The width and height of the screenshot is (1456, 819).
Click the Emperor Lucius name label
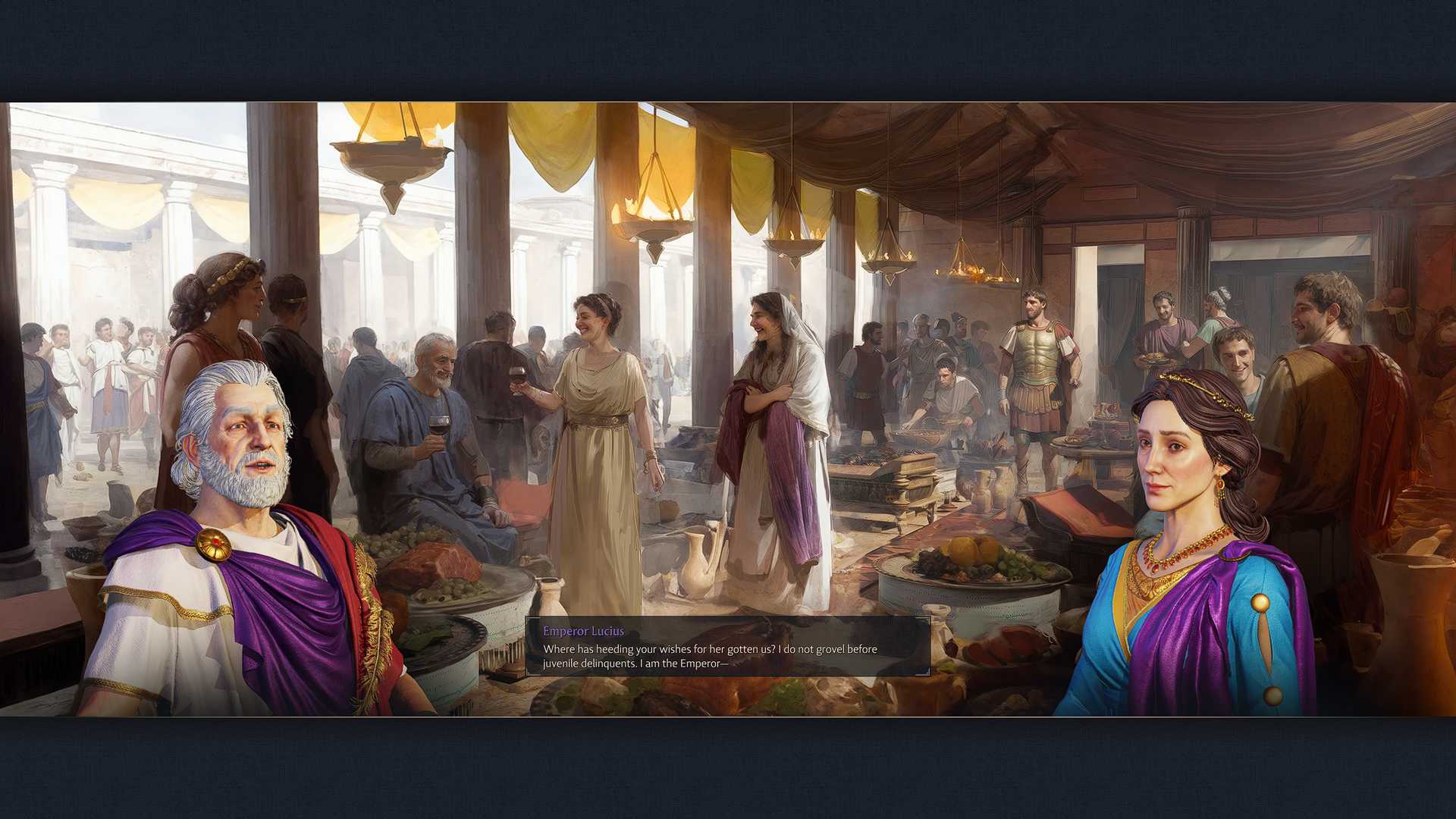(582, 631)
